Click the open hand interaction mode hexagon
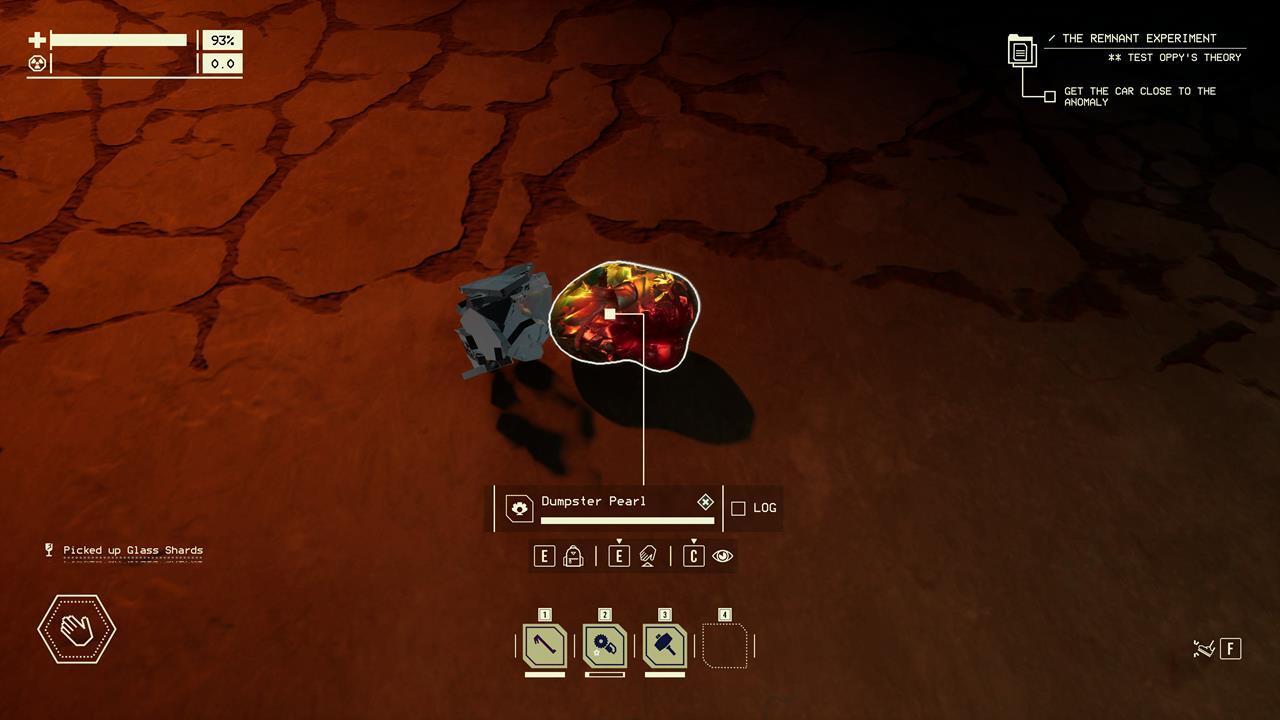 coord(77,629)
